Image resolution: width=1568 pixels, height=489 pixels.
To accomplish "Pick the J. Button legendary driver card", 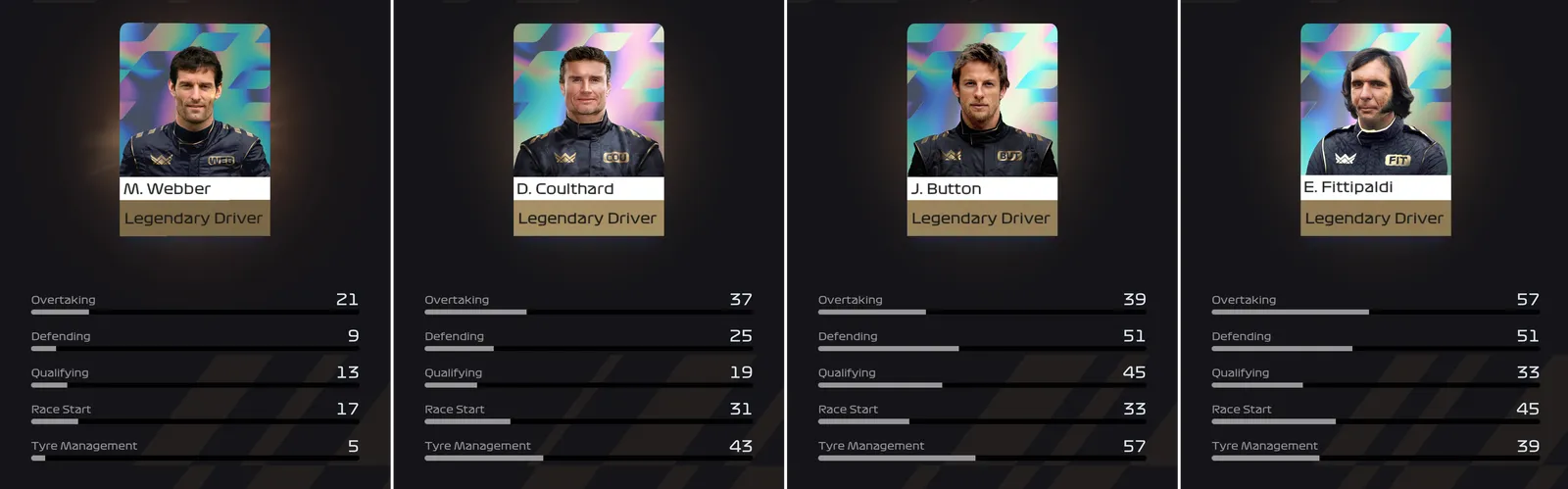I will [x=982, y=129].
